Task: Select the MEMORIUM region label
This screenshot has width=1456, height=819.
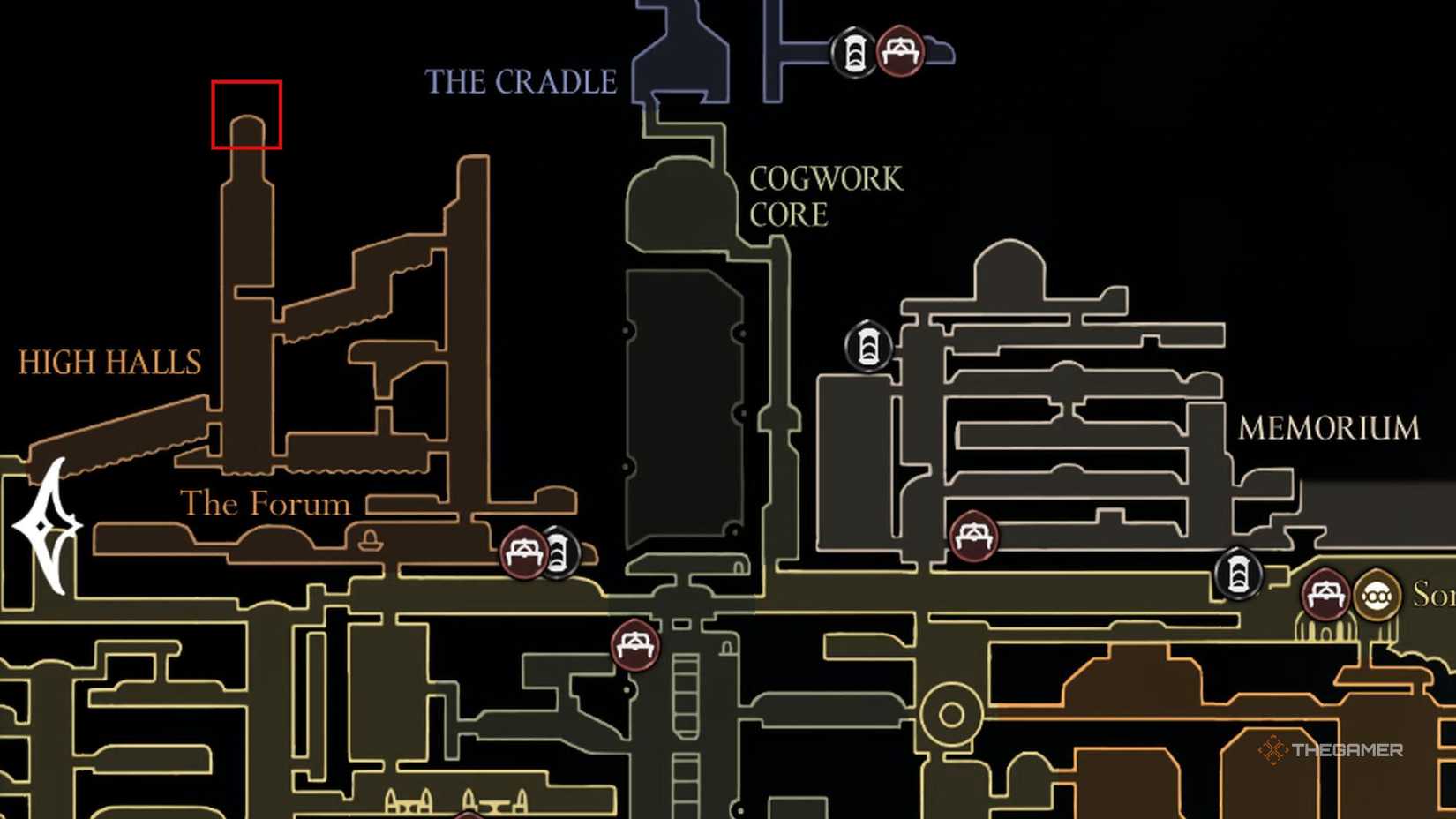Action: click(x=1329, y=427)
